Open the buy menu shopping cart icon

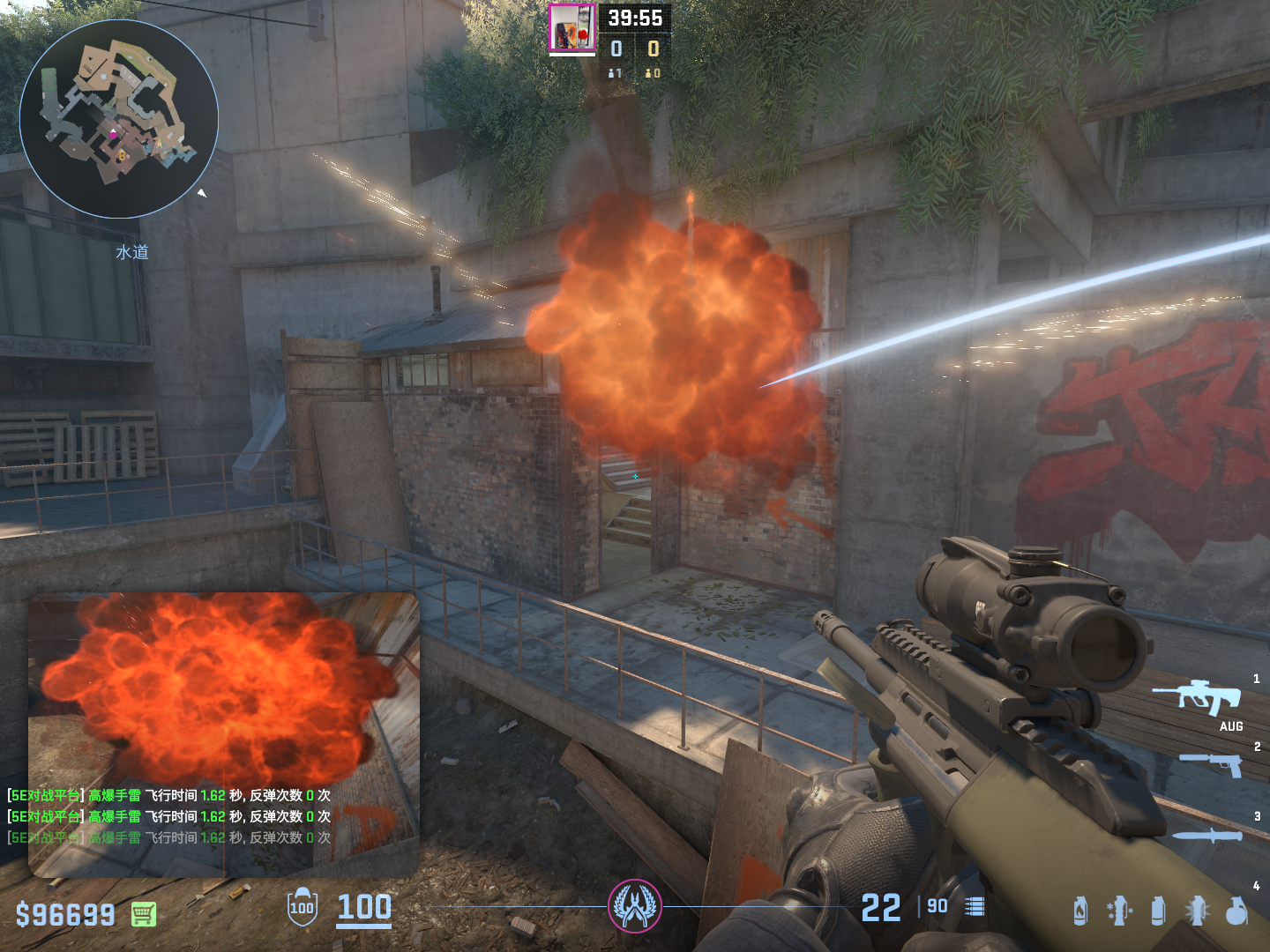pyautogui.click(x=144, y=914)
